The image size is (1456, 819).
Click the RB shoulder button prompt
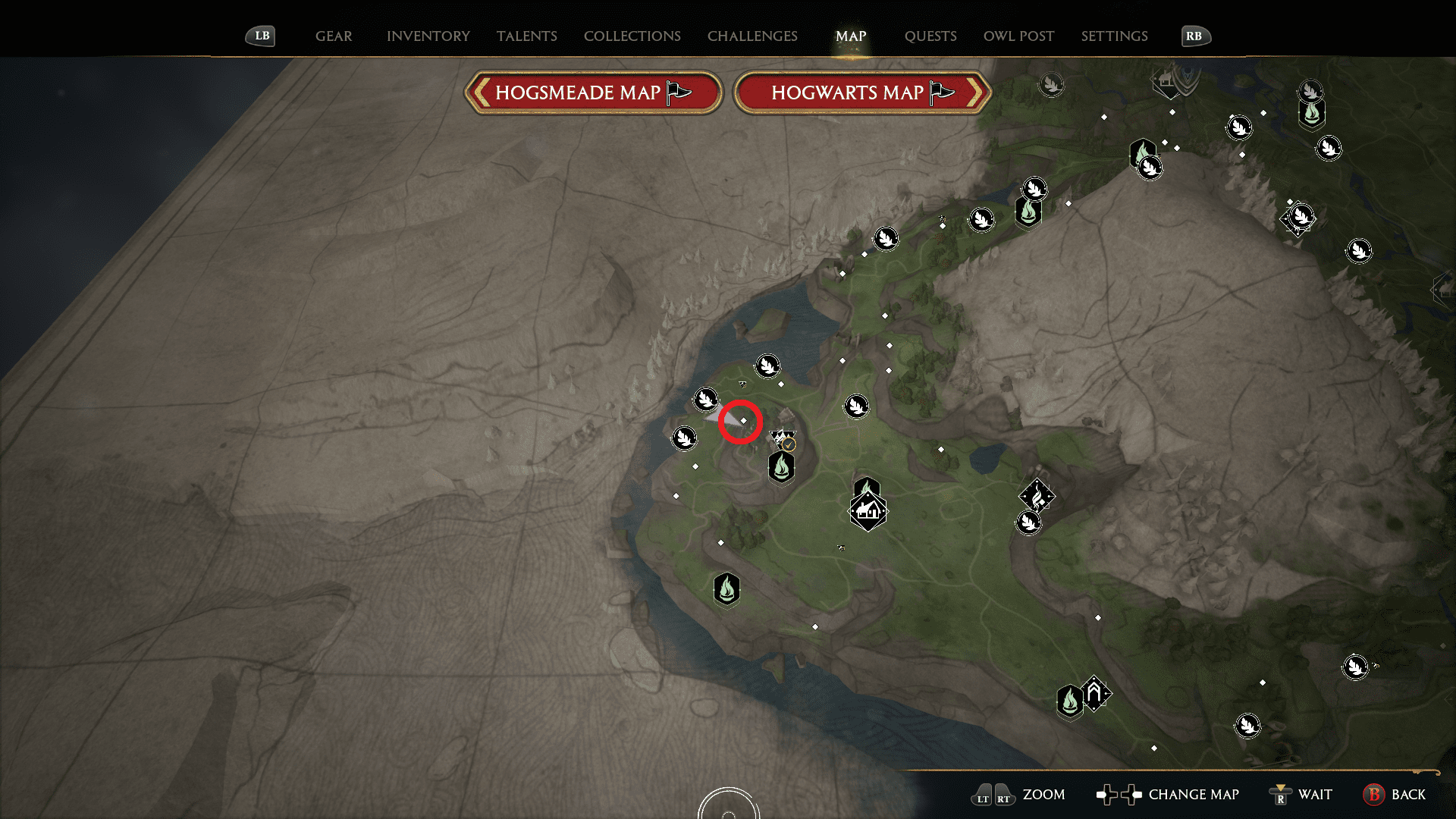click(1195, 35)
